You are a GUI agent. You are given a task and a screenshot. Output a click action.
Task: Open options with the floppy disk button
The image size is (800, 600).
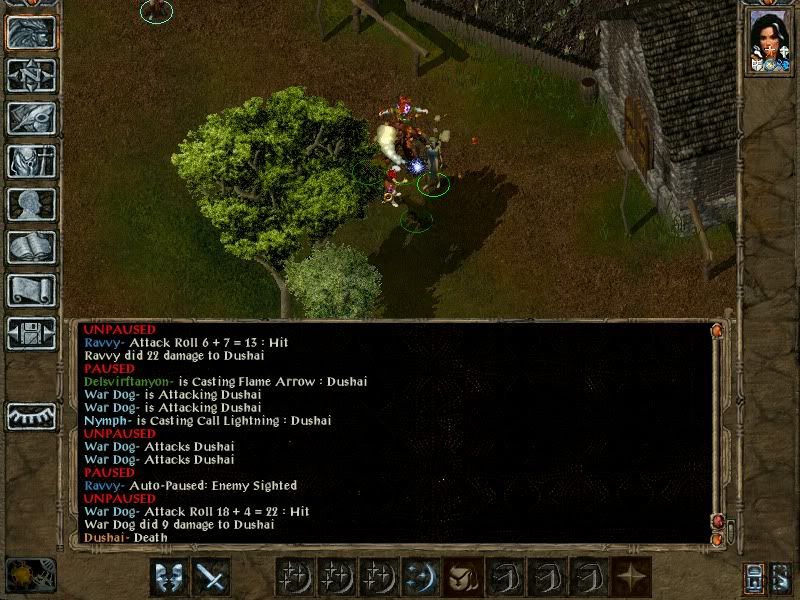tap(31, 333)
